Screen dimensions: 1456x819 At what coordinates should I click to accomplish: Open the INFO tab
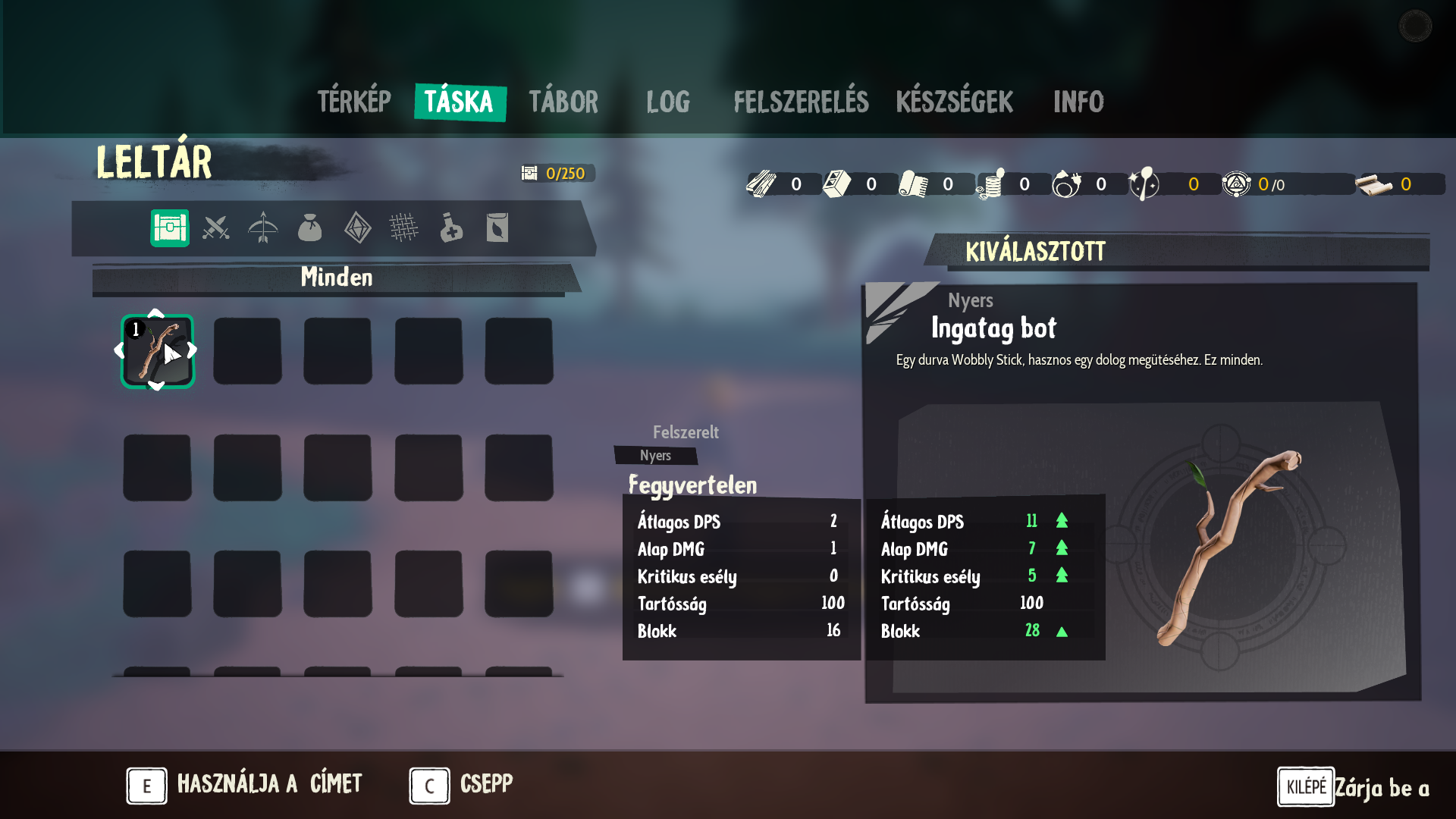point(1078,102)
